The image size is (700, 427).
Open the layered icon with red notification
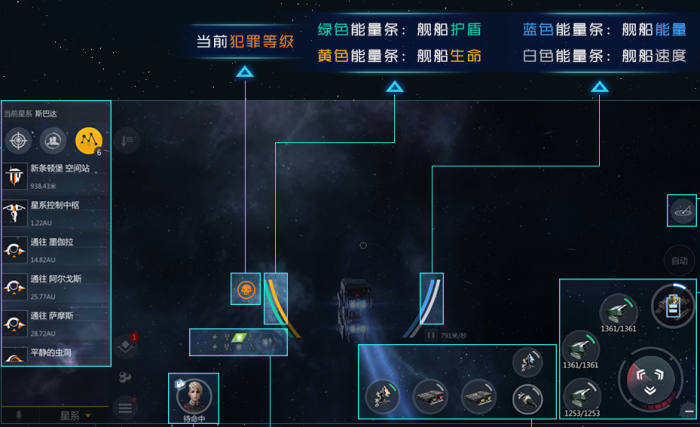(125, 345)
